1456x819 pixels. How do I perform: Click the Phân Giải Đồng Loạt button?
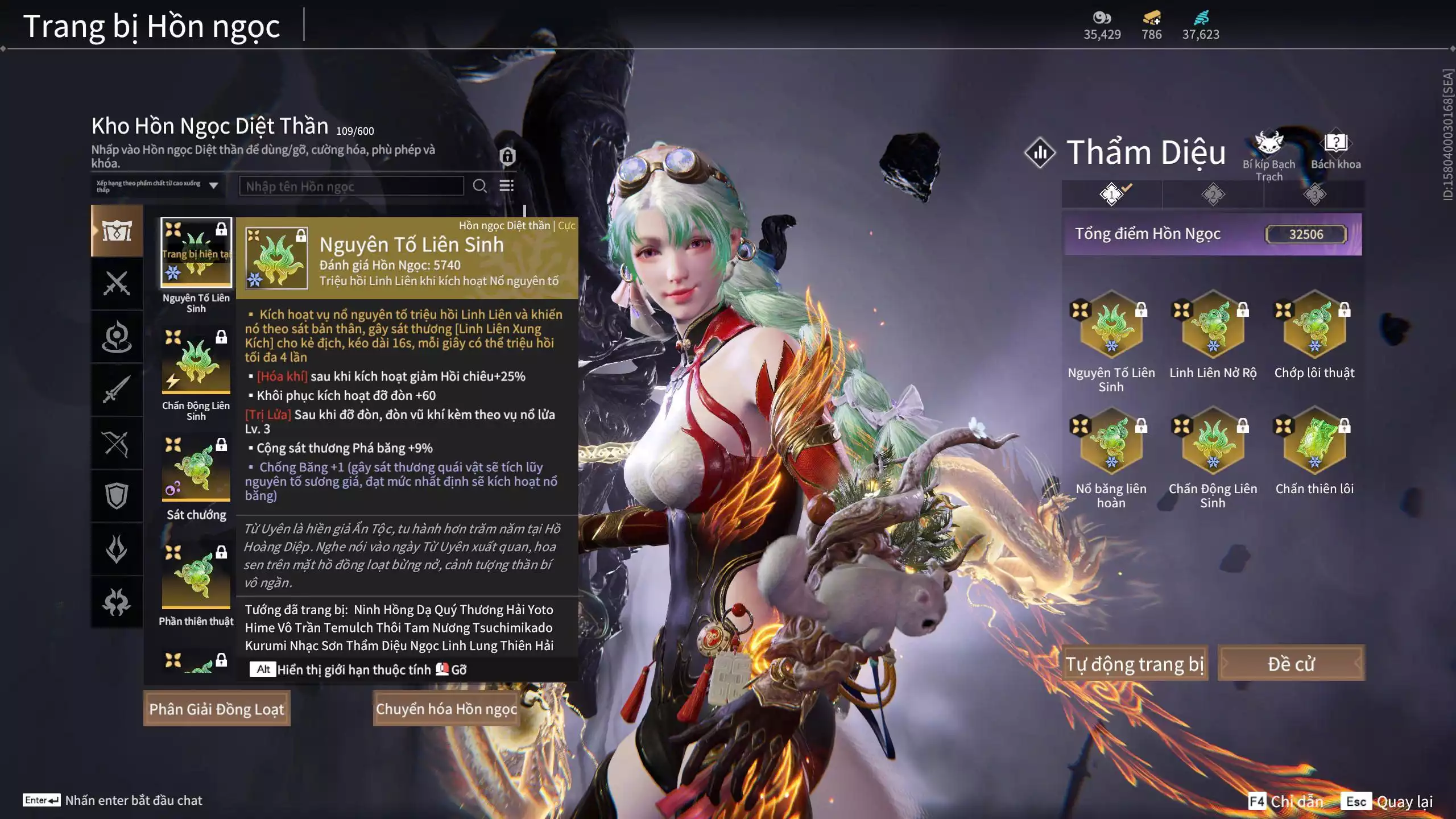pyautogui.click(x=217, y=709)
